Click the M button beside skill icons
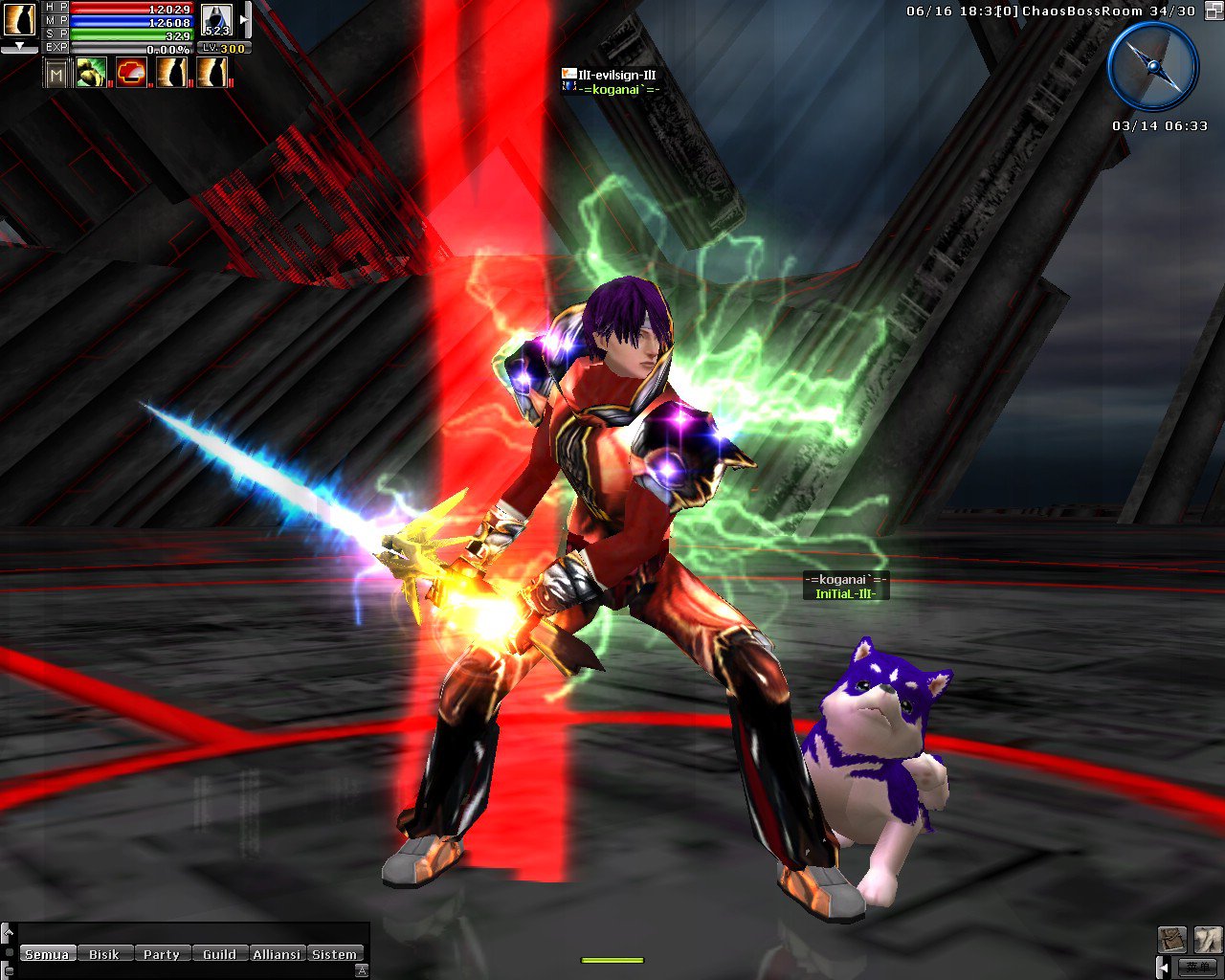This screenshot has height=980, width=1225. click(56, 73)
